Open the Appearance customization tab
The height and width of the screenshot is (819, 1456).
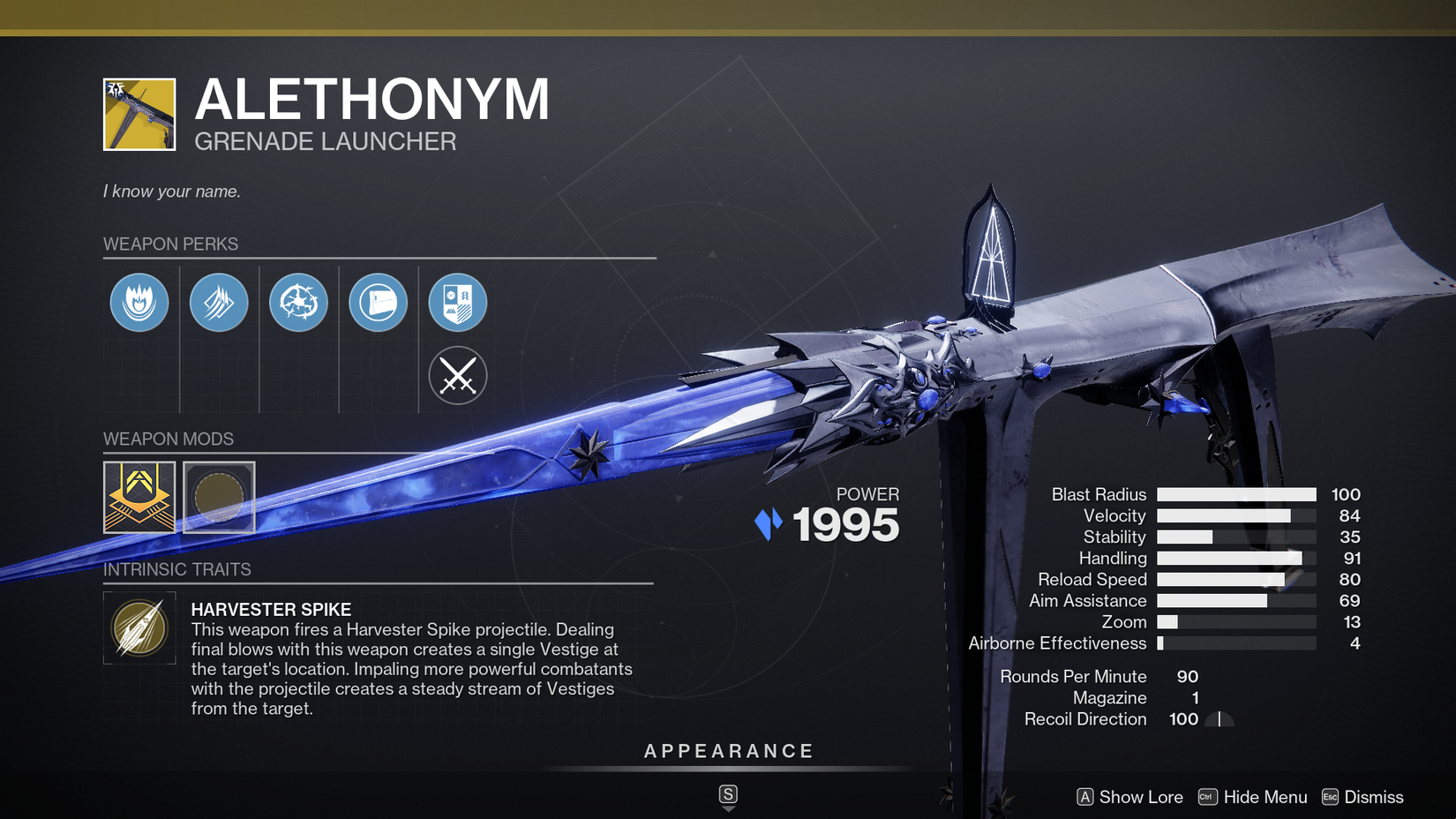pyautogui.click(x=728, y=751)
